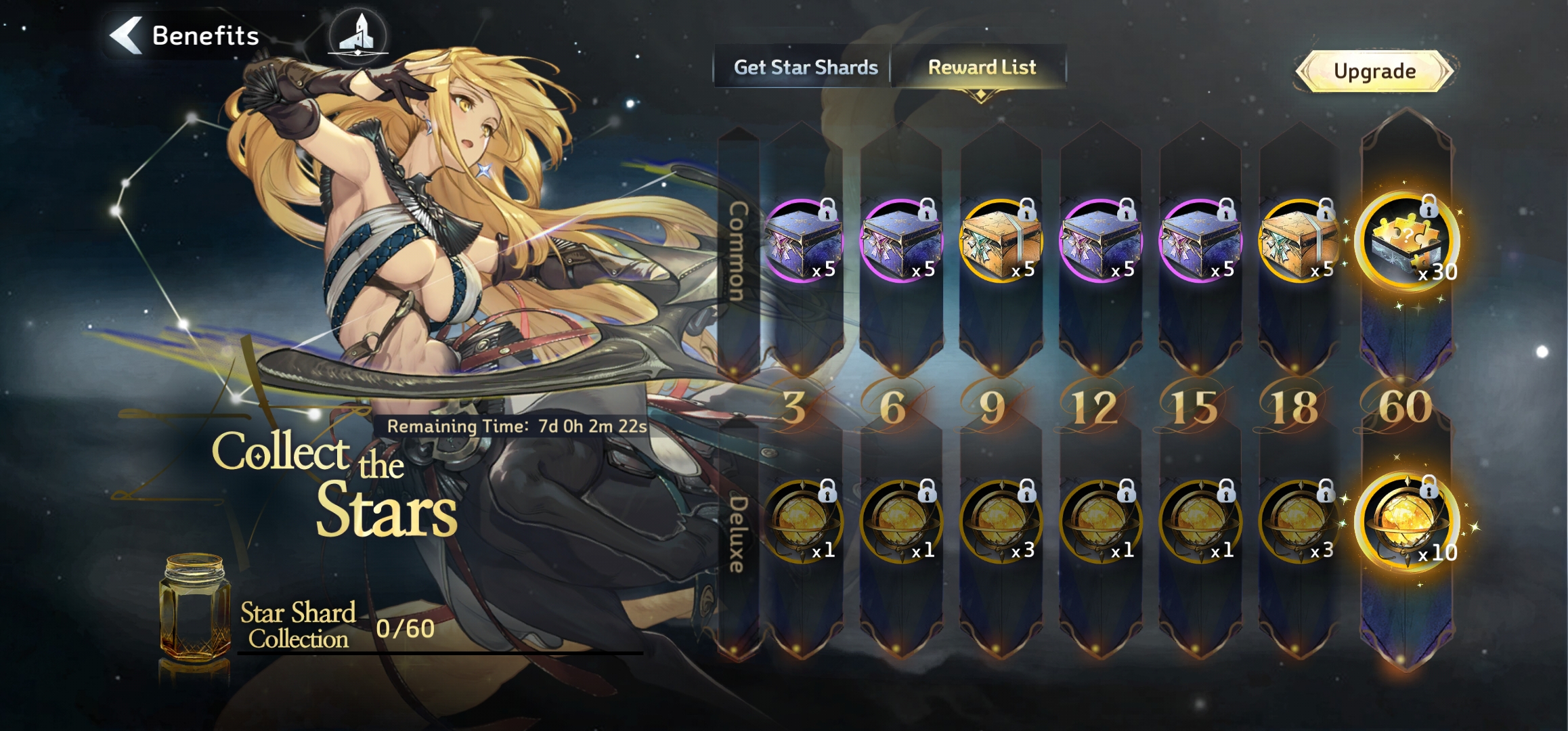Check the Common chest reward at milestone 6

(902, 241)
